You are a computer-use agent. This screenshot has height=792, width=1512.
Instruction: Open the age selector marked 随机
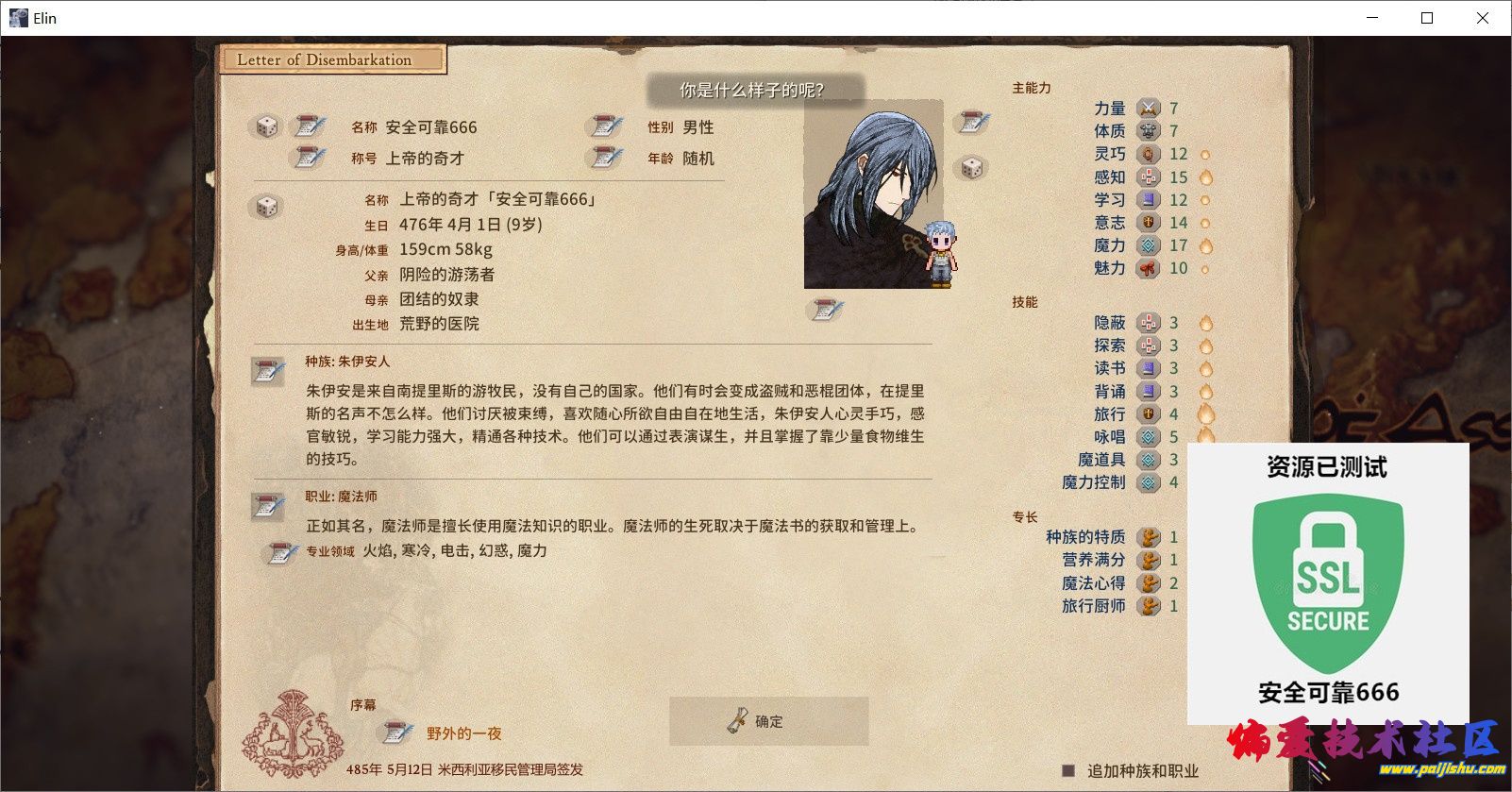[x=605, y=158]
